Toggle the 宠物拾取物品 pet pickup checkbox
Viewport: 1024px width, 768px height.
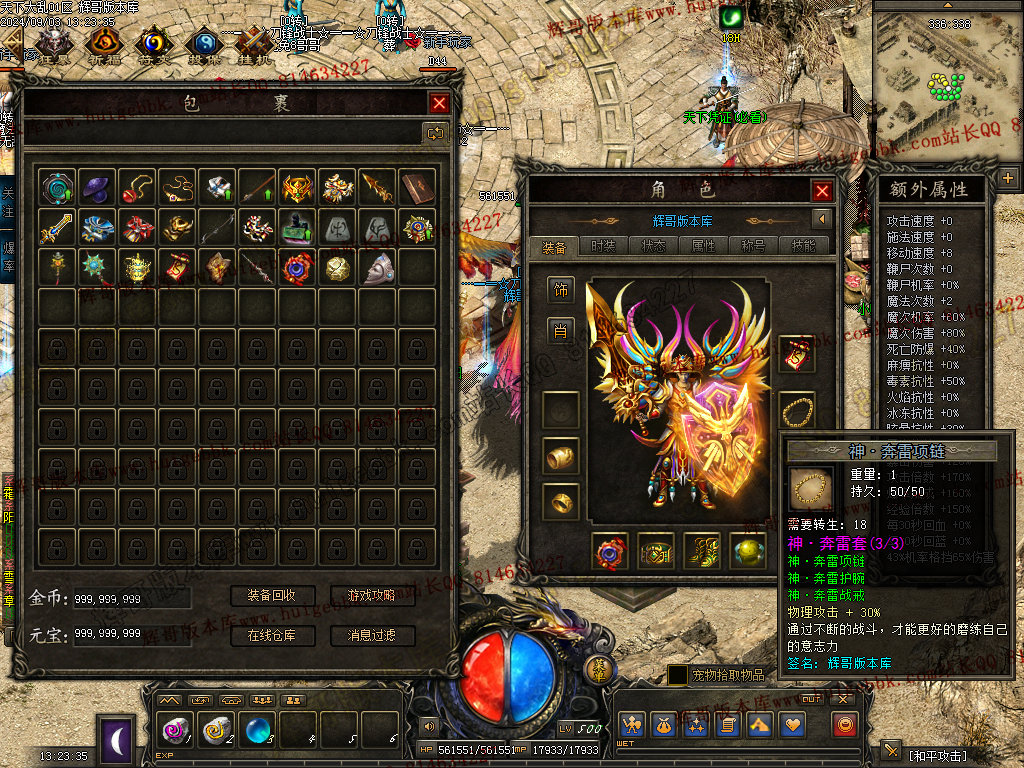678,676
